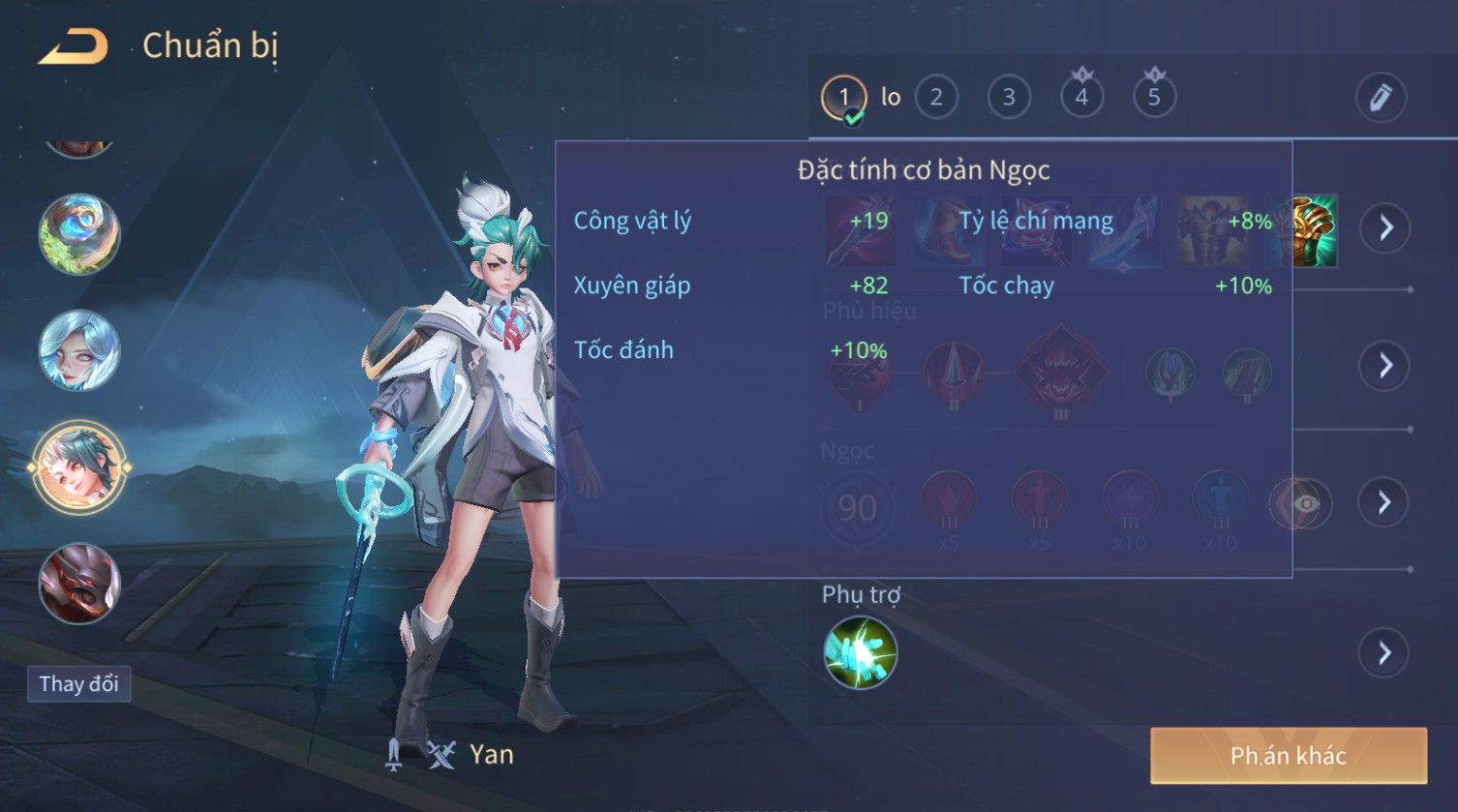Select loadout preset number 2
This screenshot has height=812, width=1458.
(935, 97)
